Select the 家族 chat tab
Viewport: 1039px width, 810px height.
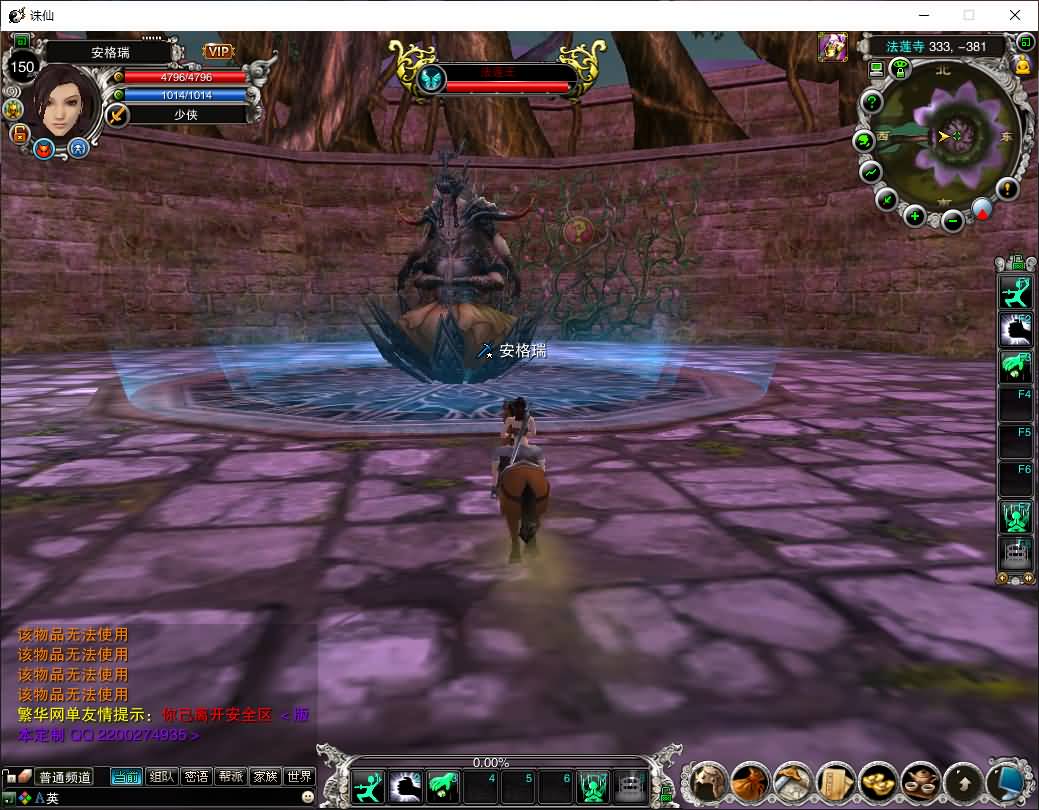pos(265,776)
